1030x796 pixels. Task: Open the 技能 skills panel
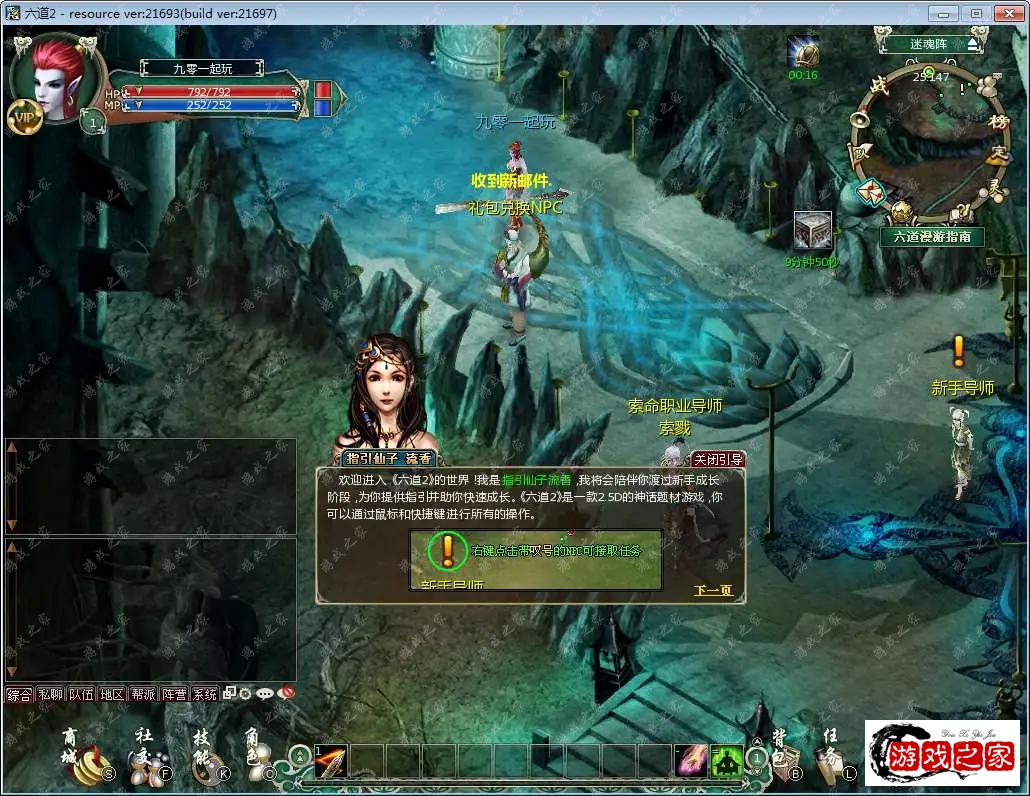coord(205,756)
